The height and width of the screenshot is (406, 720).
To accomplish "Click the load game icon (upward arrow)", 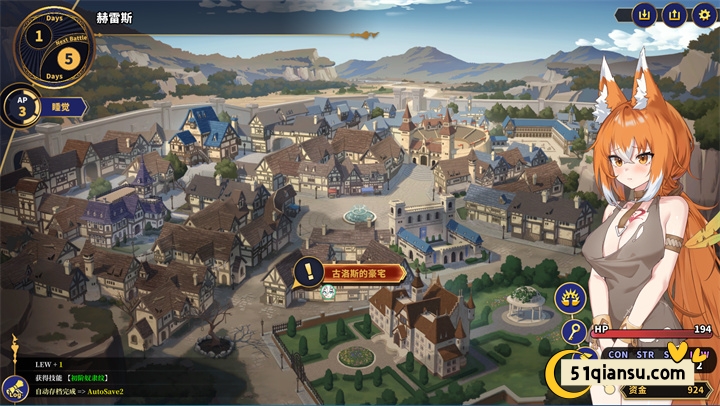I will [674, 15].
